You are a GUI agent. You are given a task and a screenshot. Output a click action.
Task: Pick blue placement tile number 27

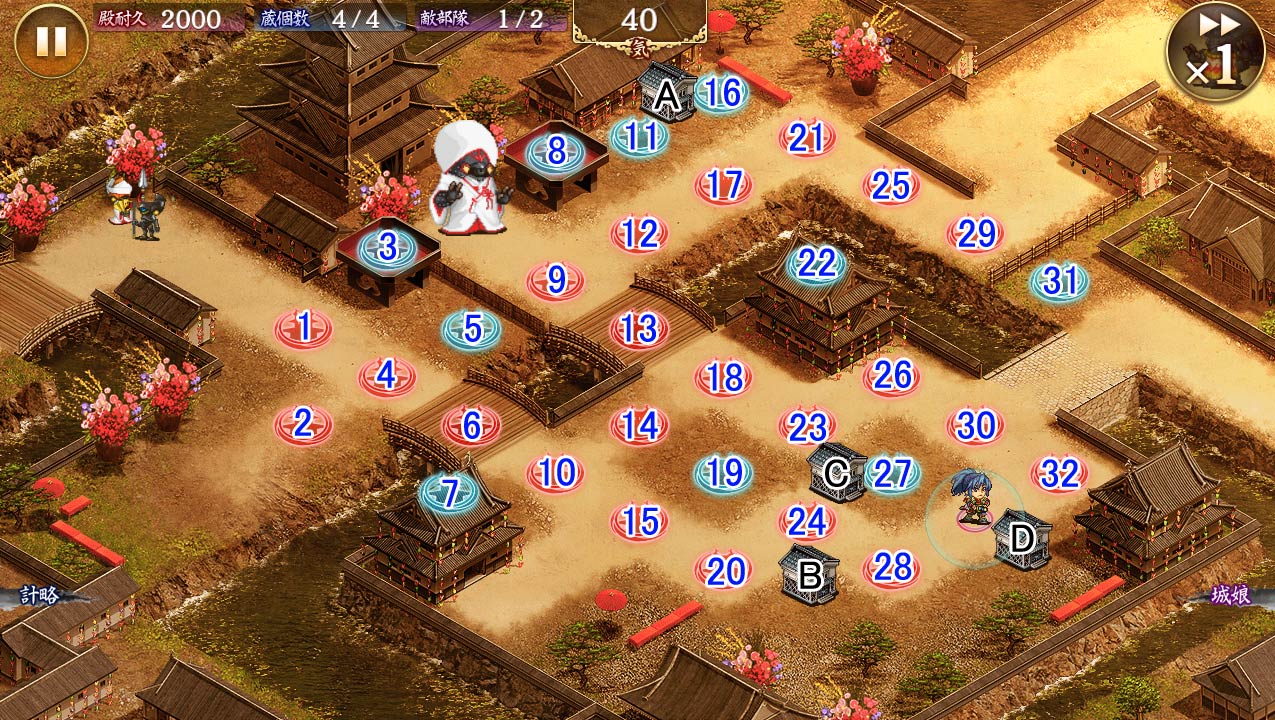[x=891, y=473]
